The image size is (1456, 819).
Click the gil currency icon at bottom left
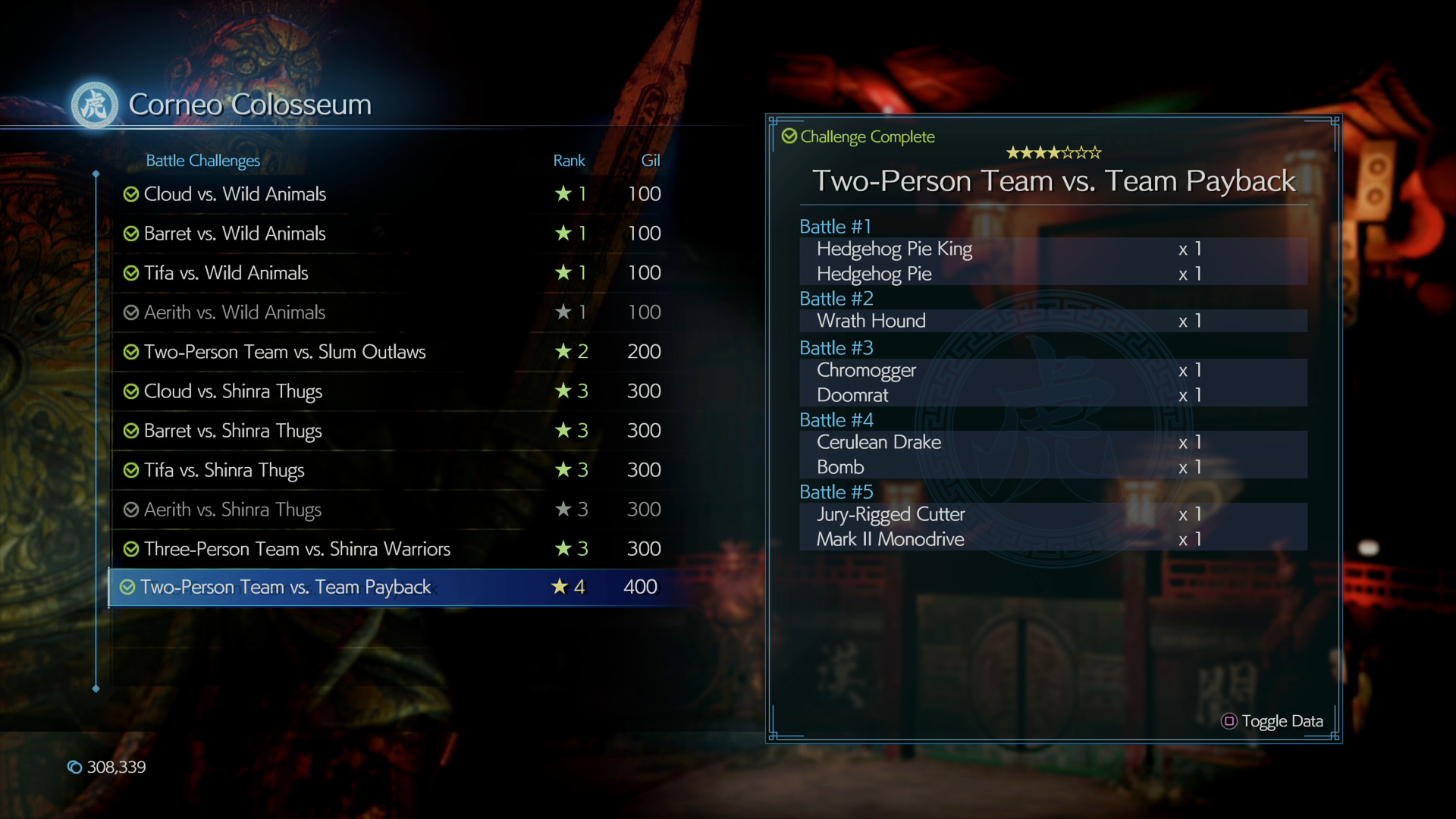coord(74,767)
